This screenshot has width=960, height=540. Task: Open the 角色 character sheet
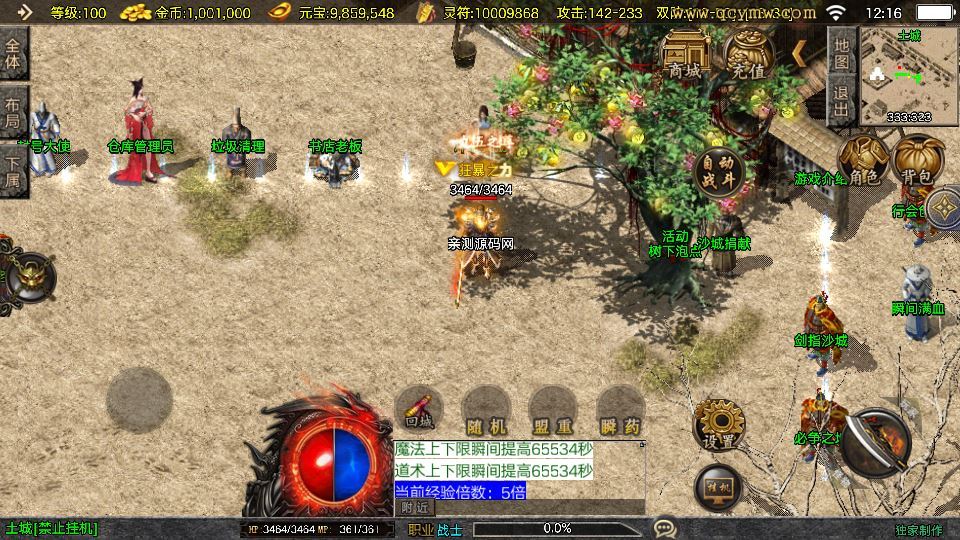point(864,161)
